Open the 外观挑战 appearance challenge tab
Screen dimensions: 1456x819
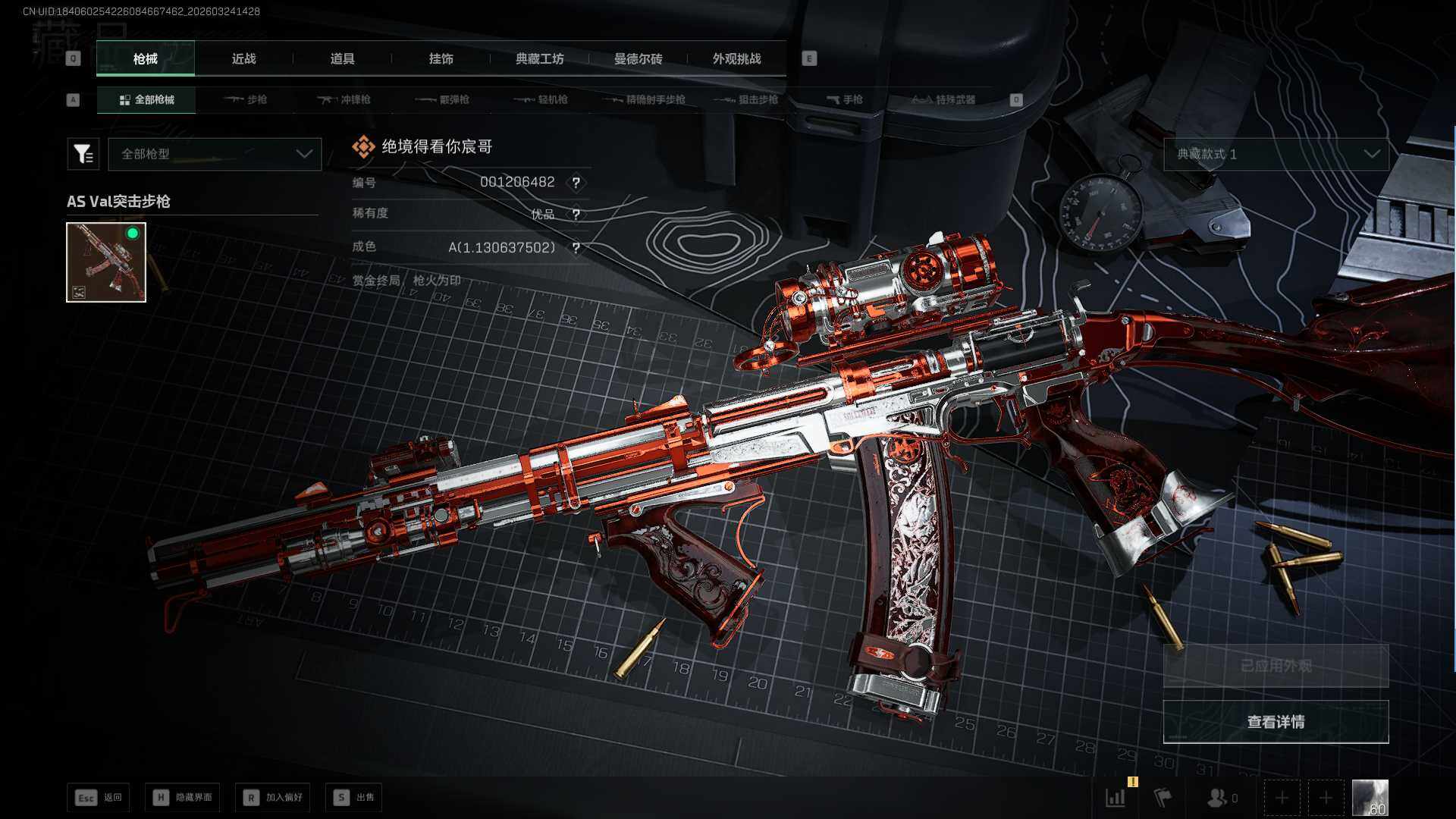736,59
